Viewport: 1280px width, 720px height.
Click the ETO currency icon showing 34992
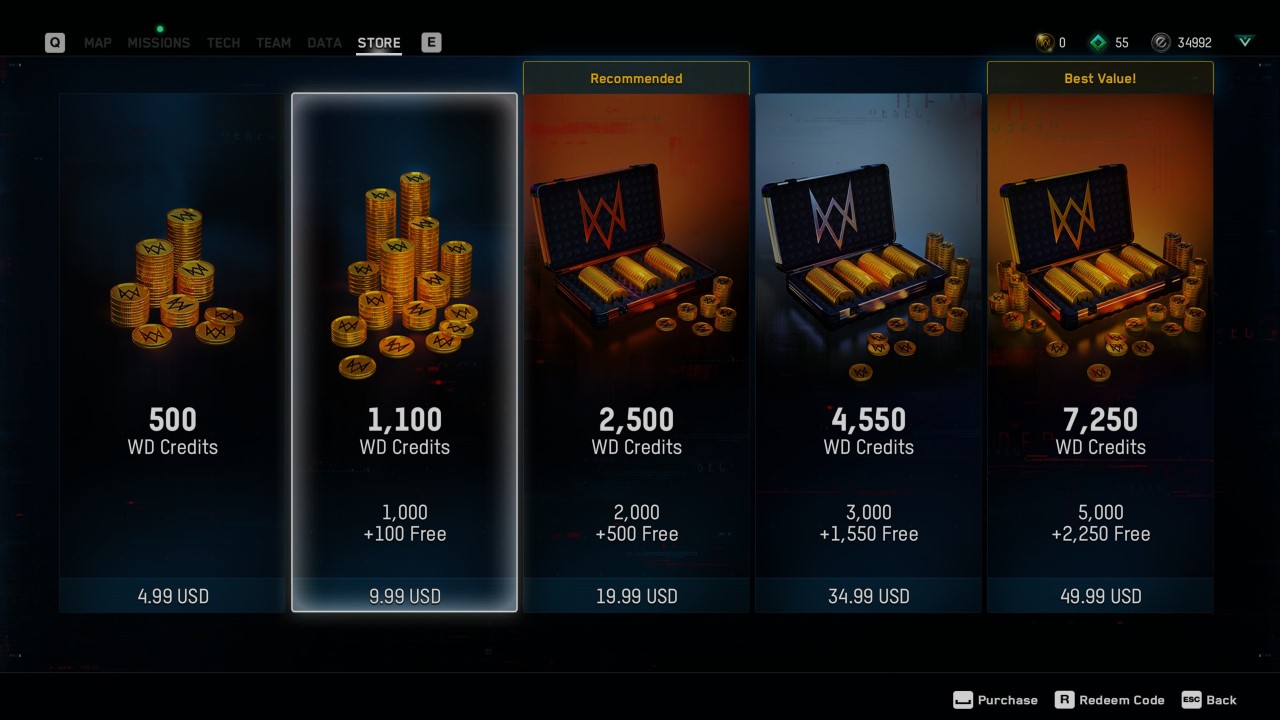(x=1160, y=42)
